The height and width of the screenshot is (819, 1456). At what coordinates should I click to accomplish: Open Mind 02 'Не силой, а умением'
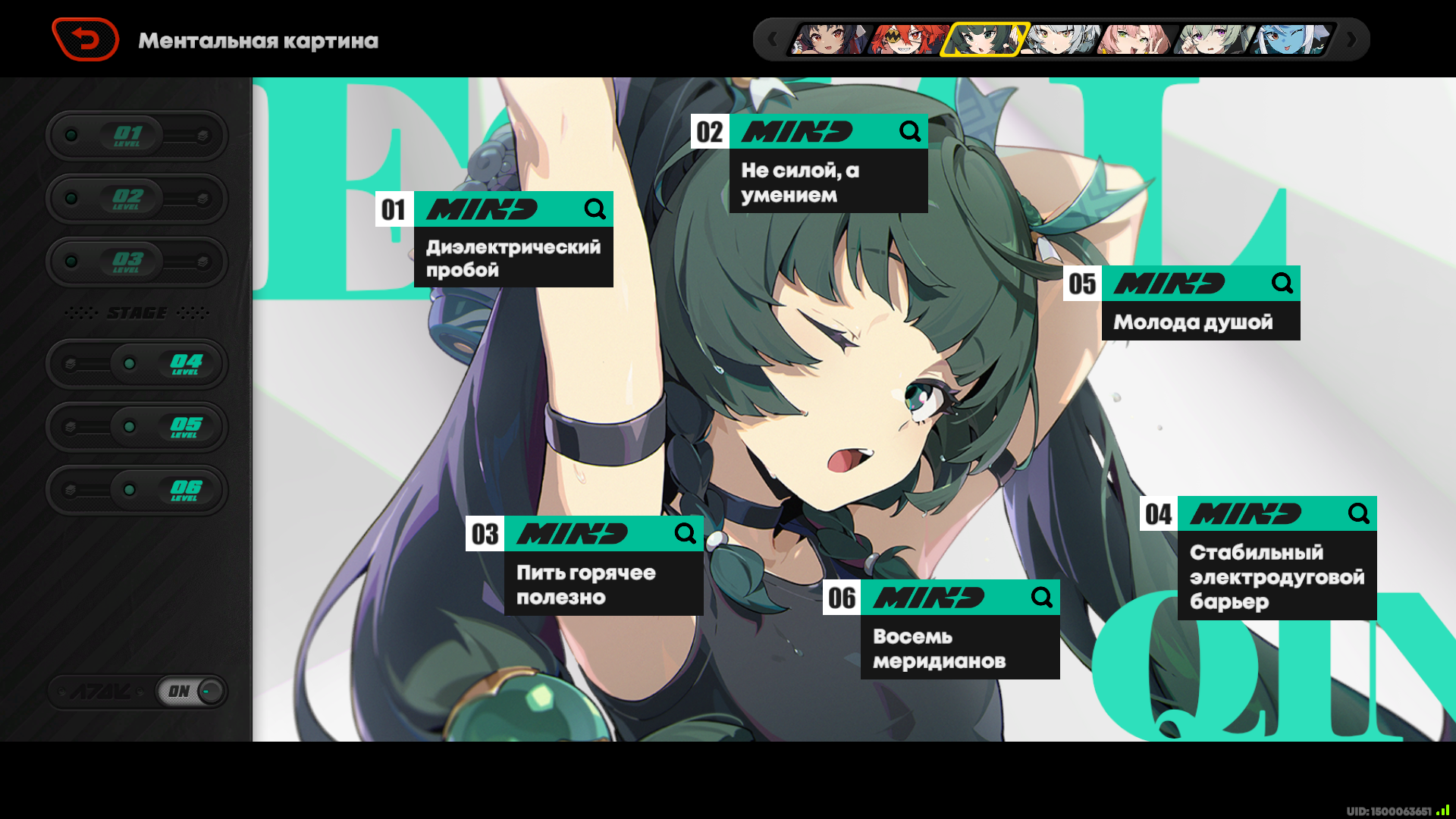pos(828,164)
